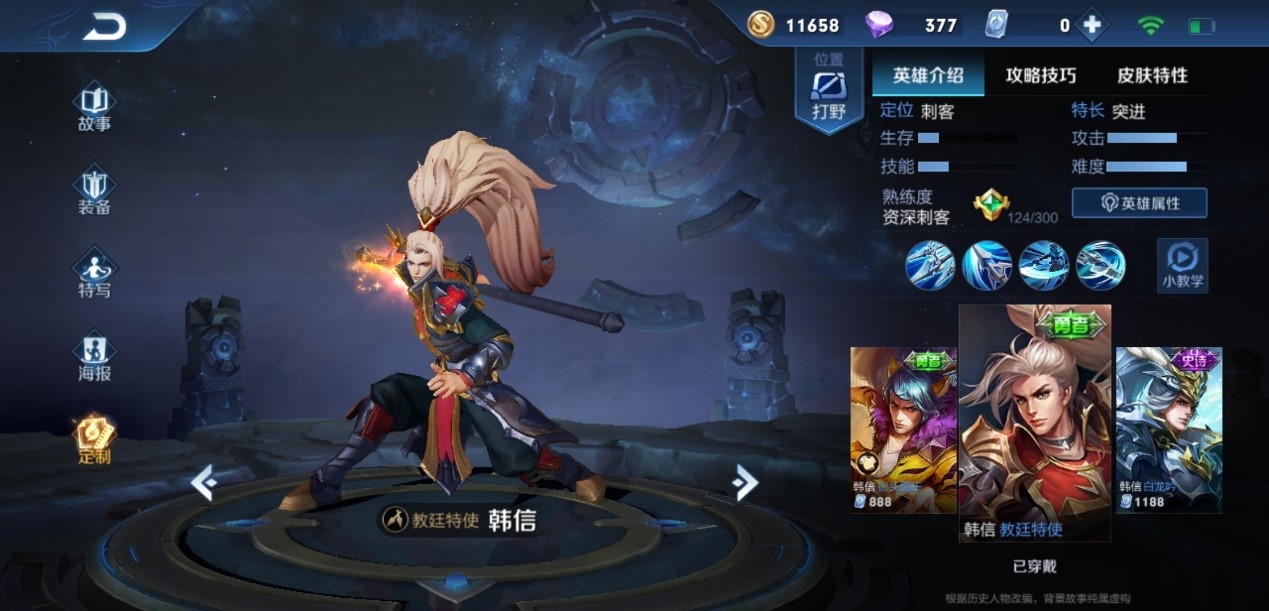Screen dimensions: 1269x611
Task: Switch to the 皮肤特性 tab
Action: click(x=1152, y=75)
